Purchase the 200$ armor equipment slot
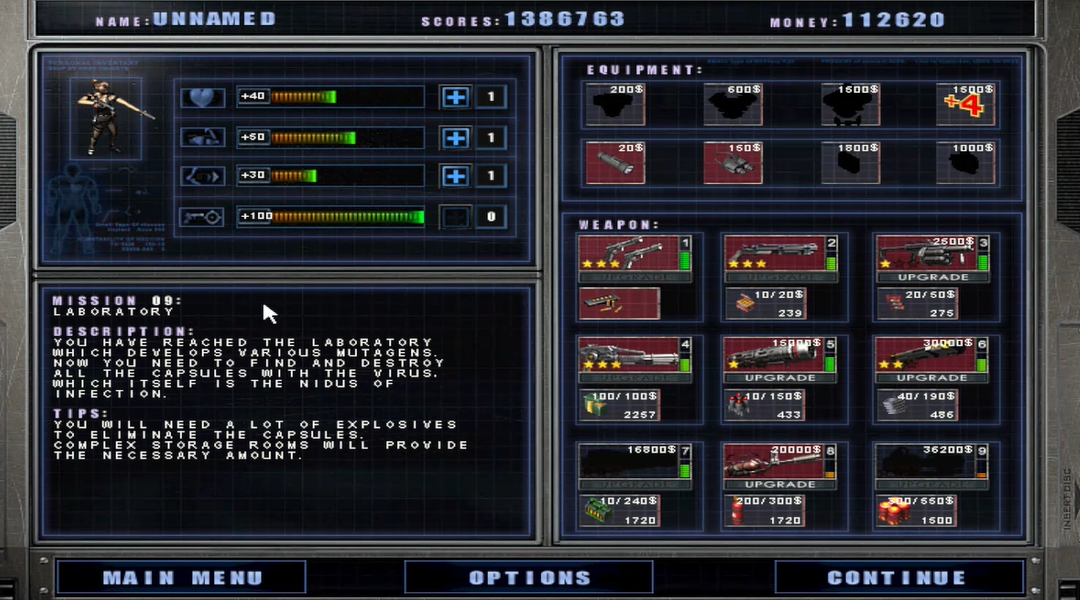This screenshot has height=600, width=1080. [614, 104]
